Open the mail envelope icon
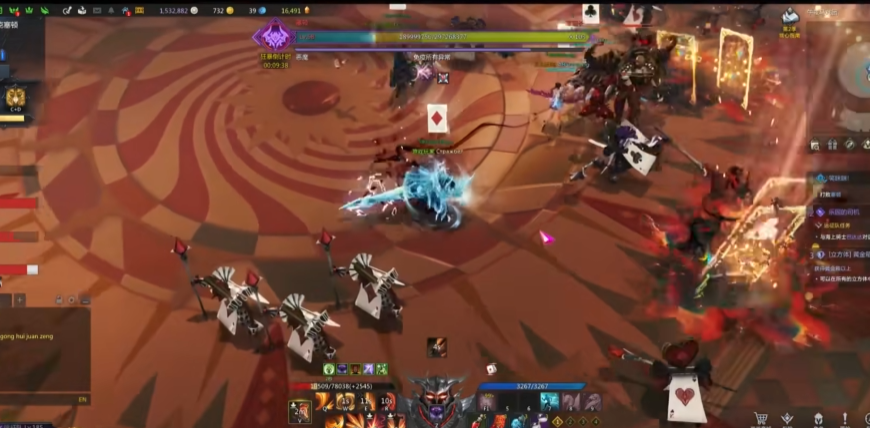The width and height of the screenshot is (870, 428). [95, 10]
